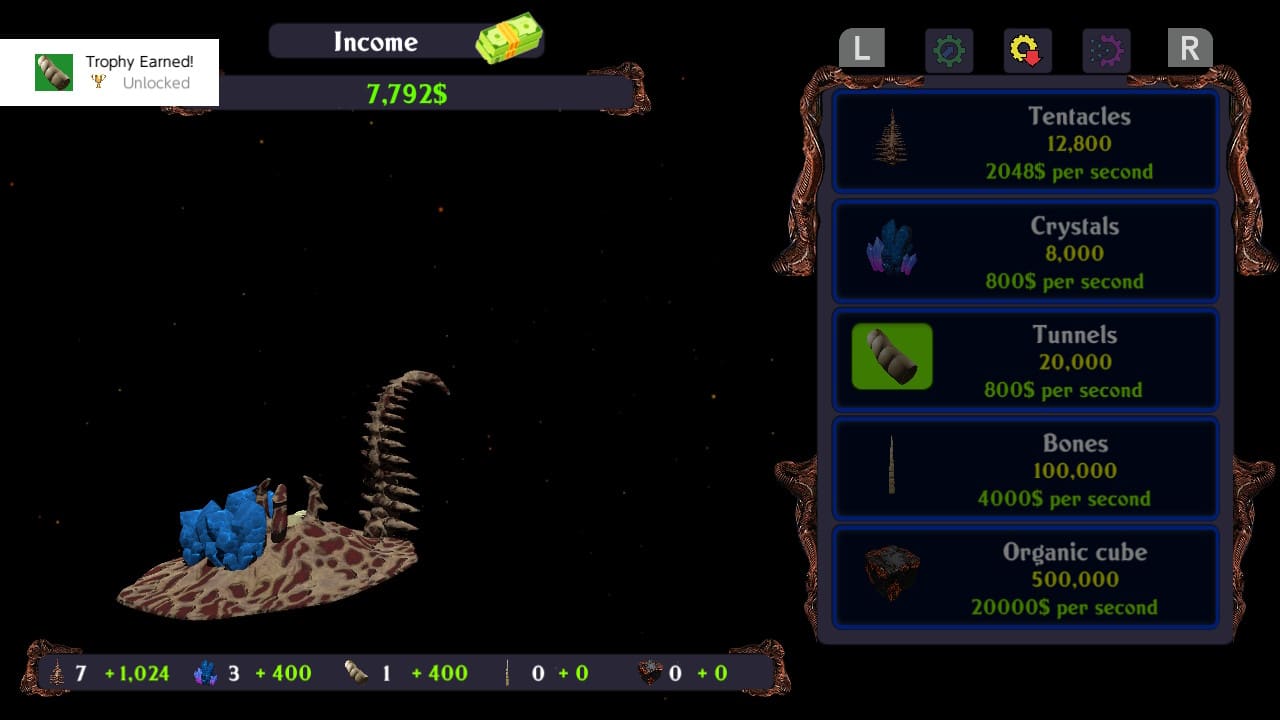Purchase the Organic cube for 500,000
The width and height of the screenshot is (1280, 720).
tap(1026, 576)
